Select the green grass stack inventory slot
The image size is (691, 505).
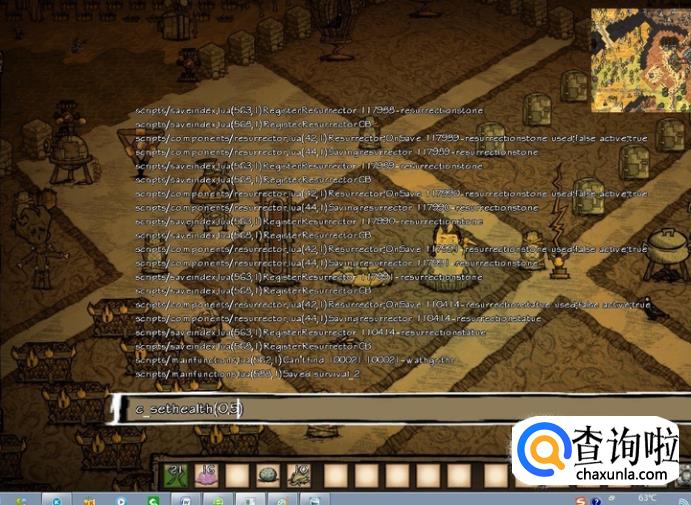coord(176,475)
